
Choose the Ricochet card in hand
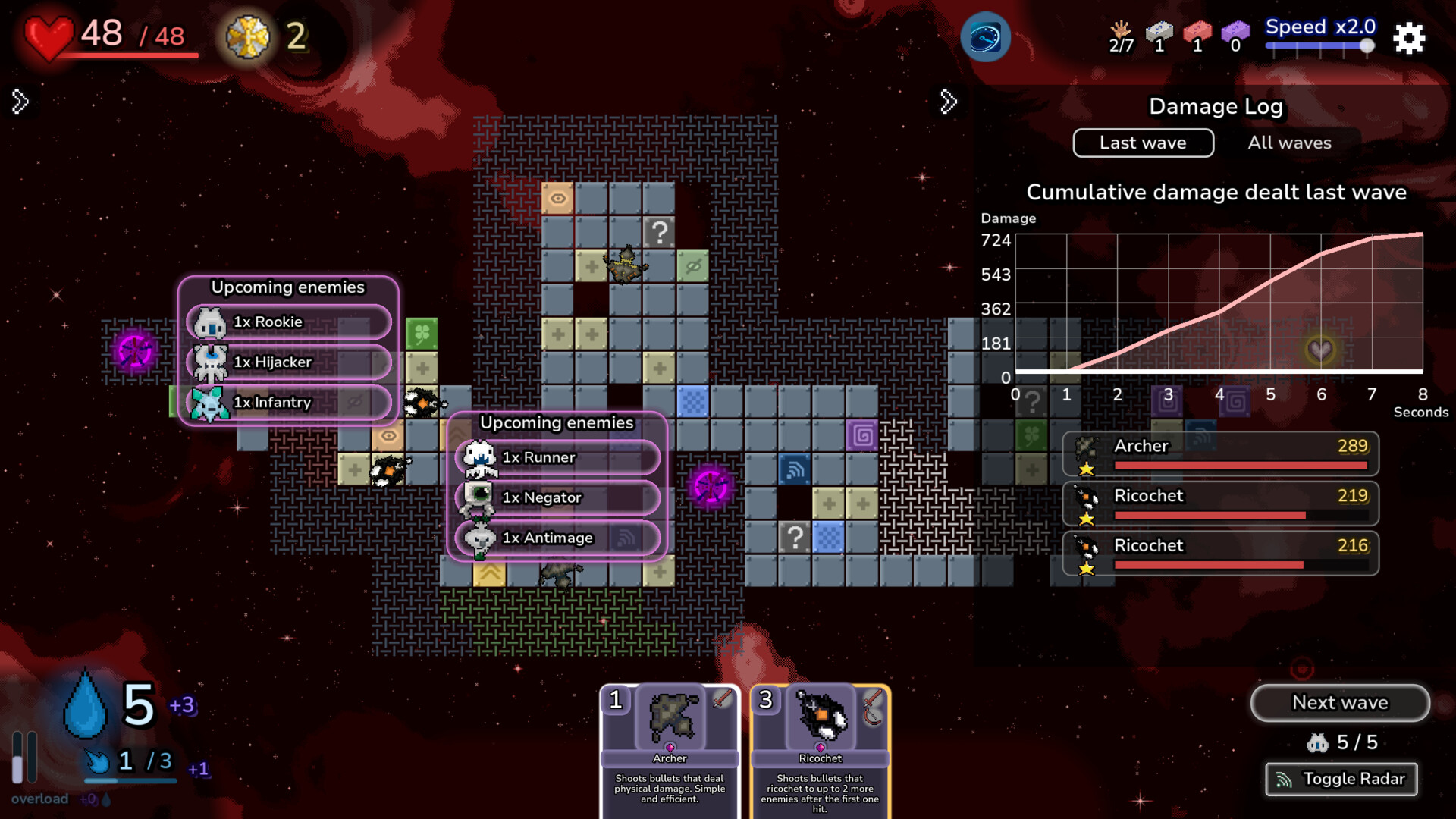click(820, 747)
